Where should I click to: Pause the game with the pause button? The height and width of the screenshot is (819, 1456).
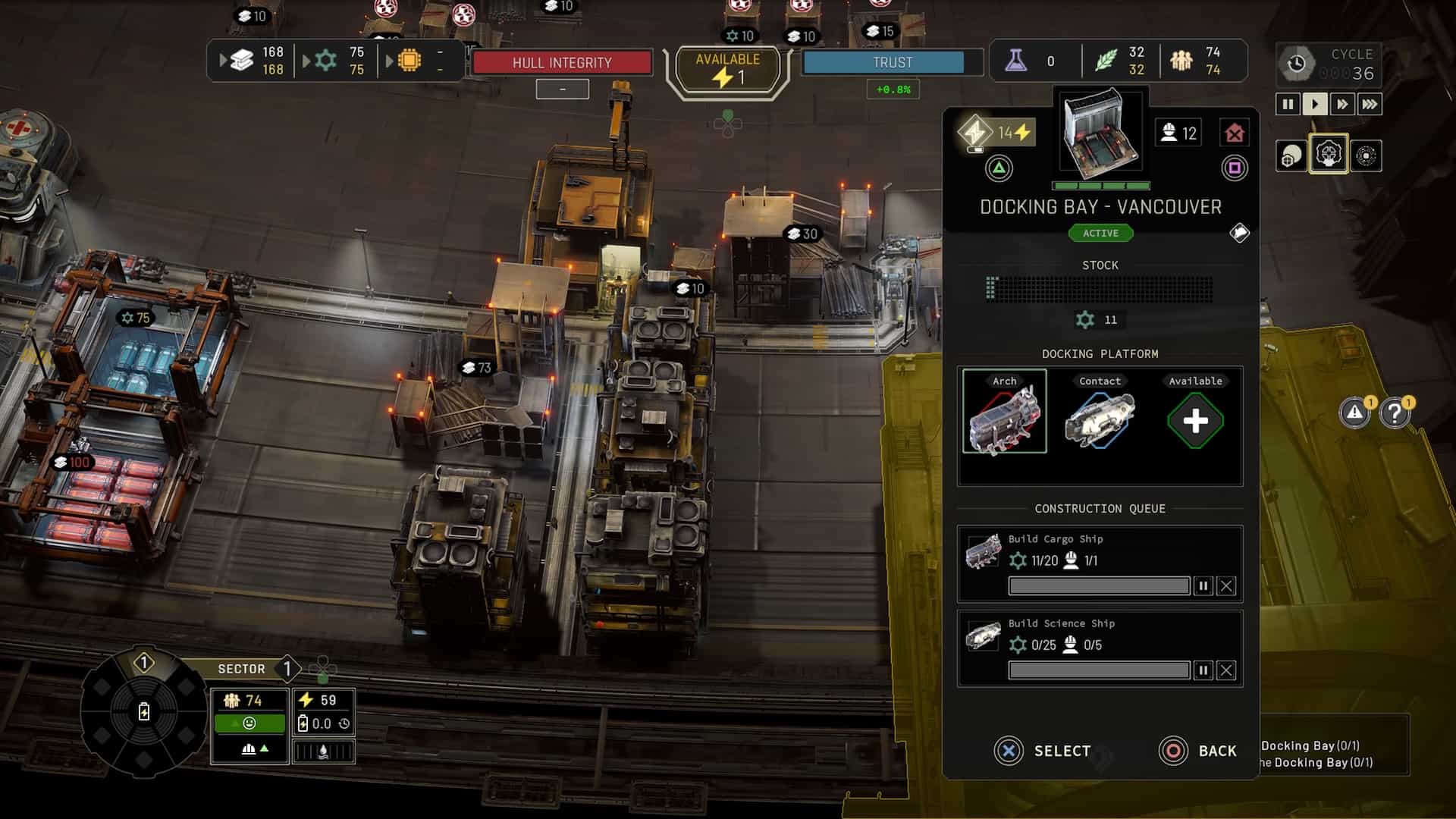click(x=1288, y=104)
